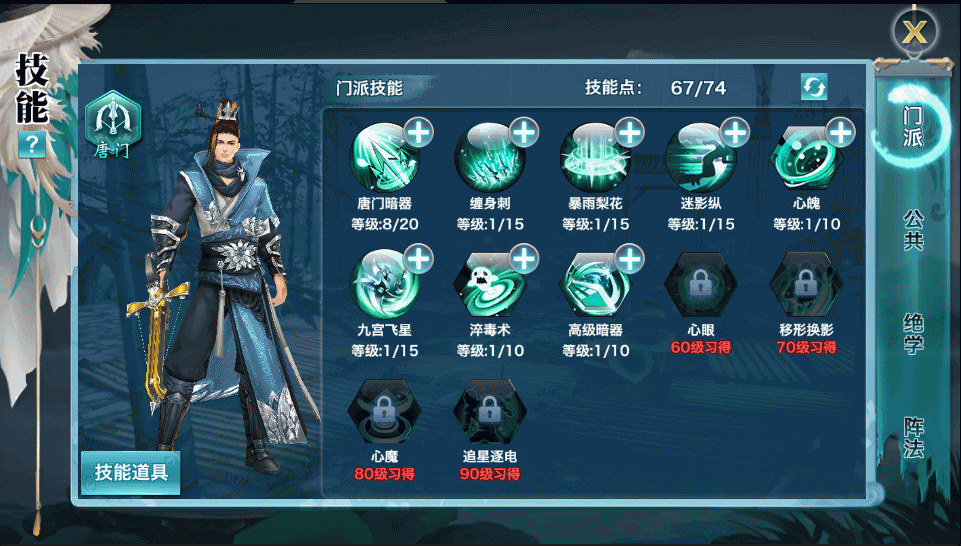This screenshot has width=961, height=546.
Task: Reset skill points with refresh button
Action: point(814,87)
